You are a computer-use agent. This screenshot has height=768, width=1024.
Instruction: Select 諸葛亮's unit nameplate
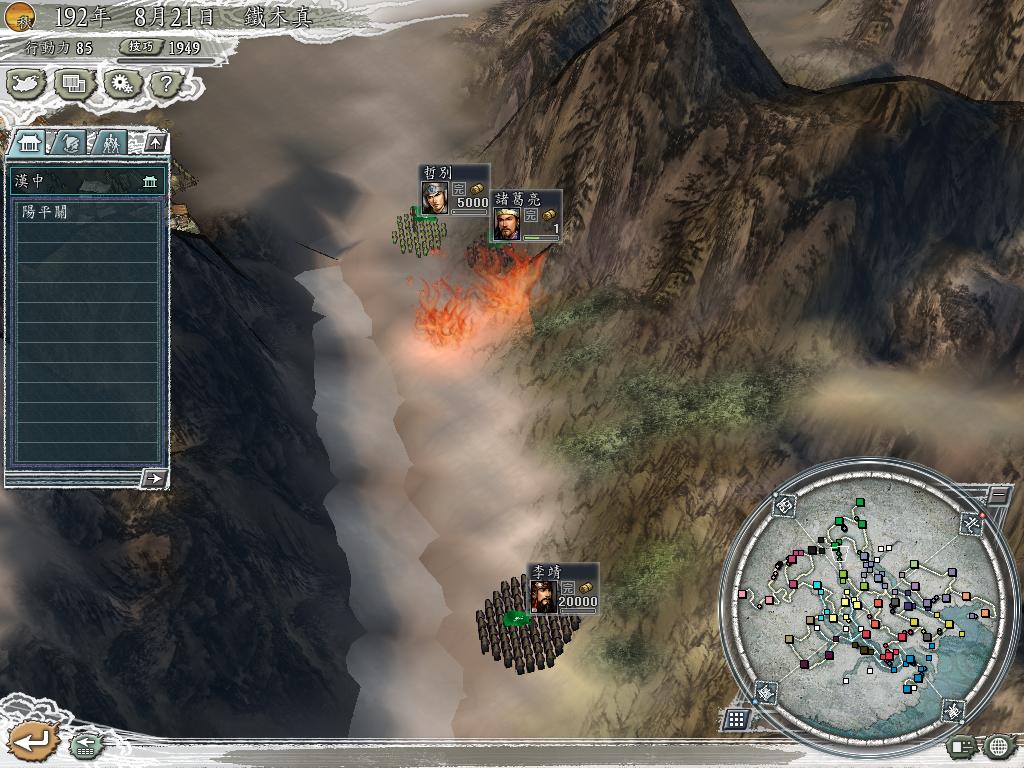tap(526, 215)
